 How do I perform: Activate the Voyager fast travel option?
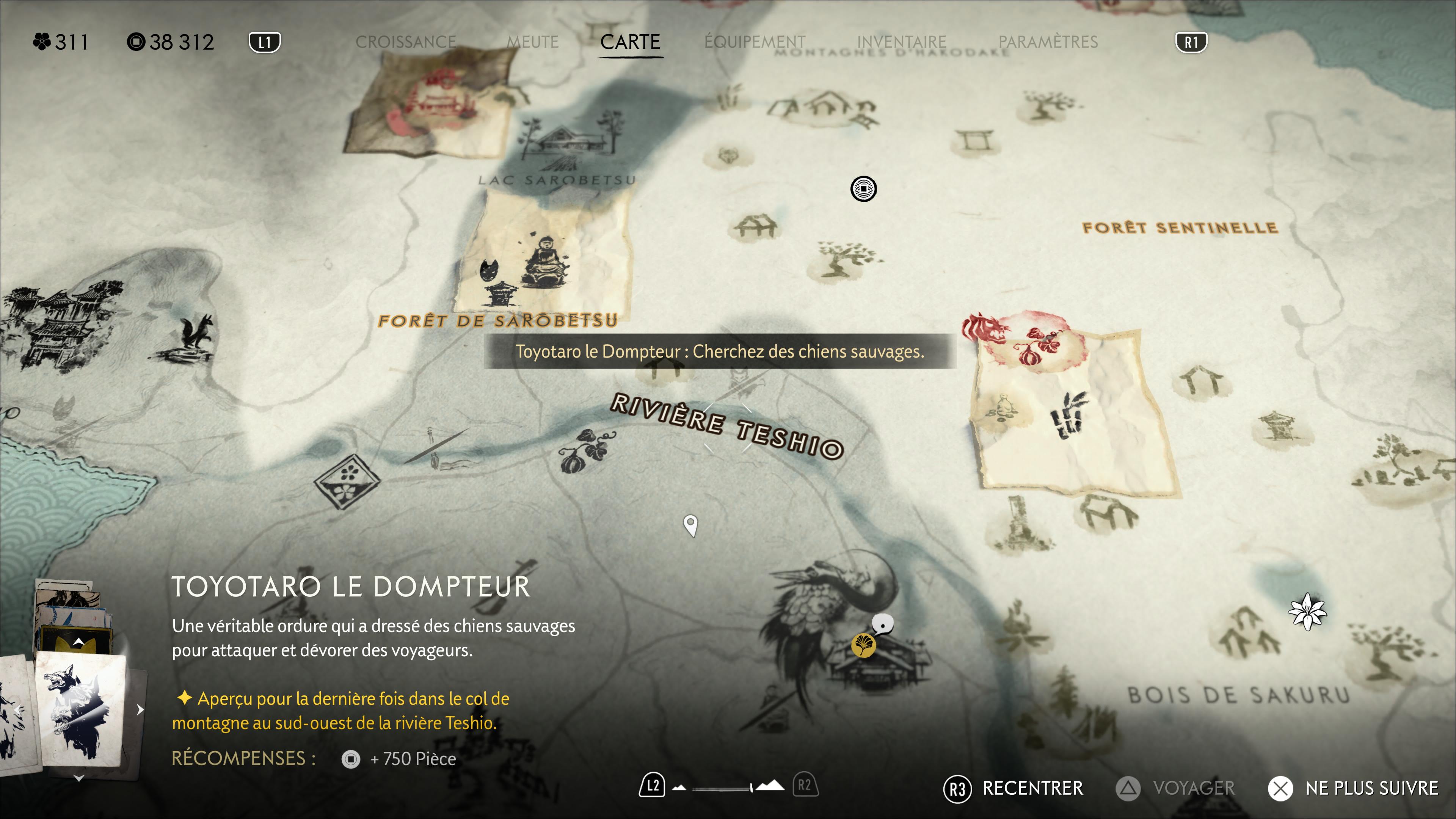[x=1176, y=788]
